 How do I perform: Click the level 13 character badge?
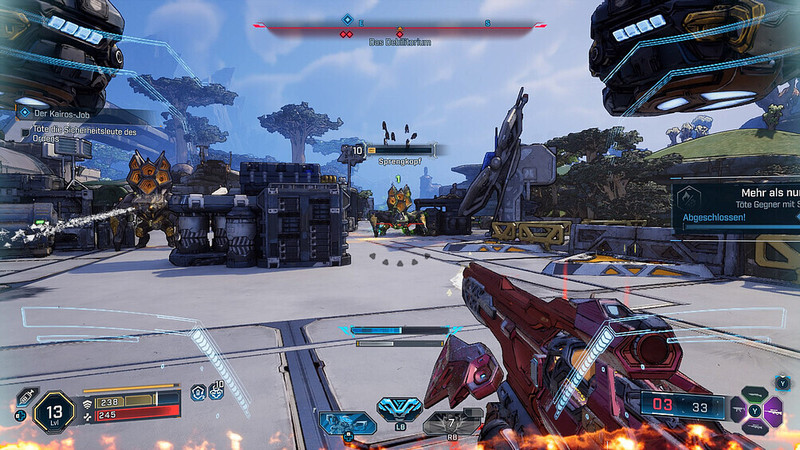click(x=54, y=411)
